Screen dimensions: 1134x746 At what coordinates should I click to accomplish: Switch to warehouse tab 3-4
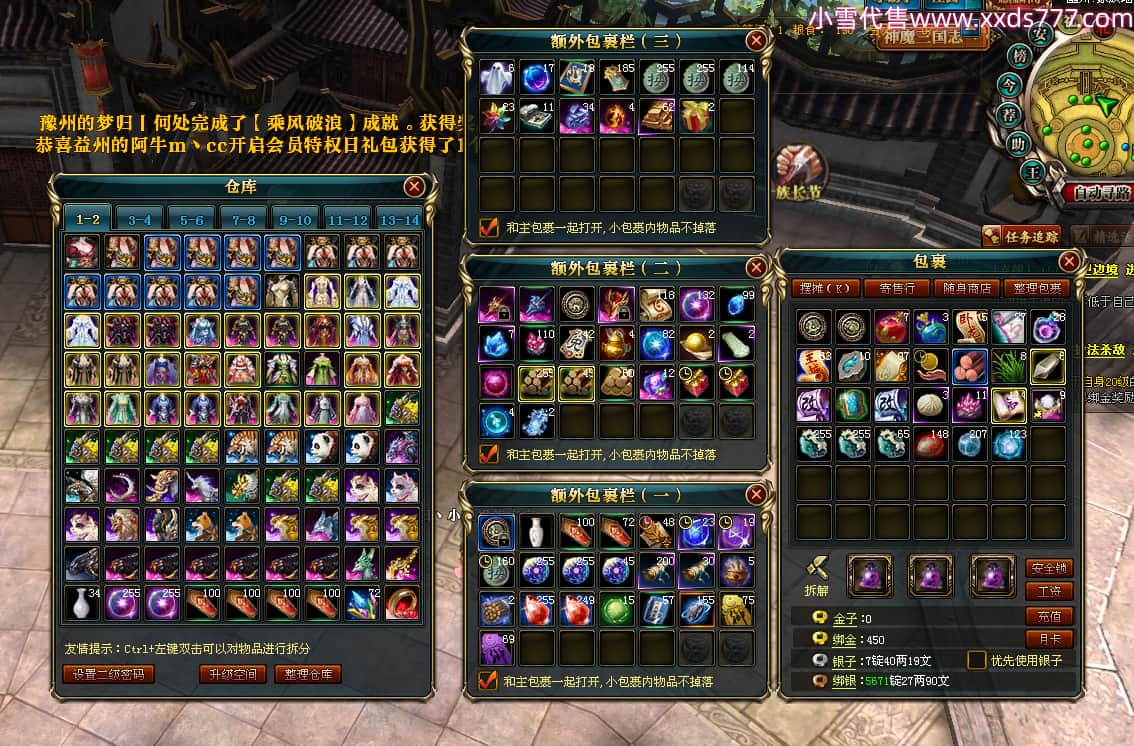(x=139, y=220)
